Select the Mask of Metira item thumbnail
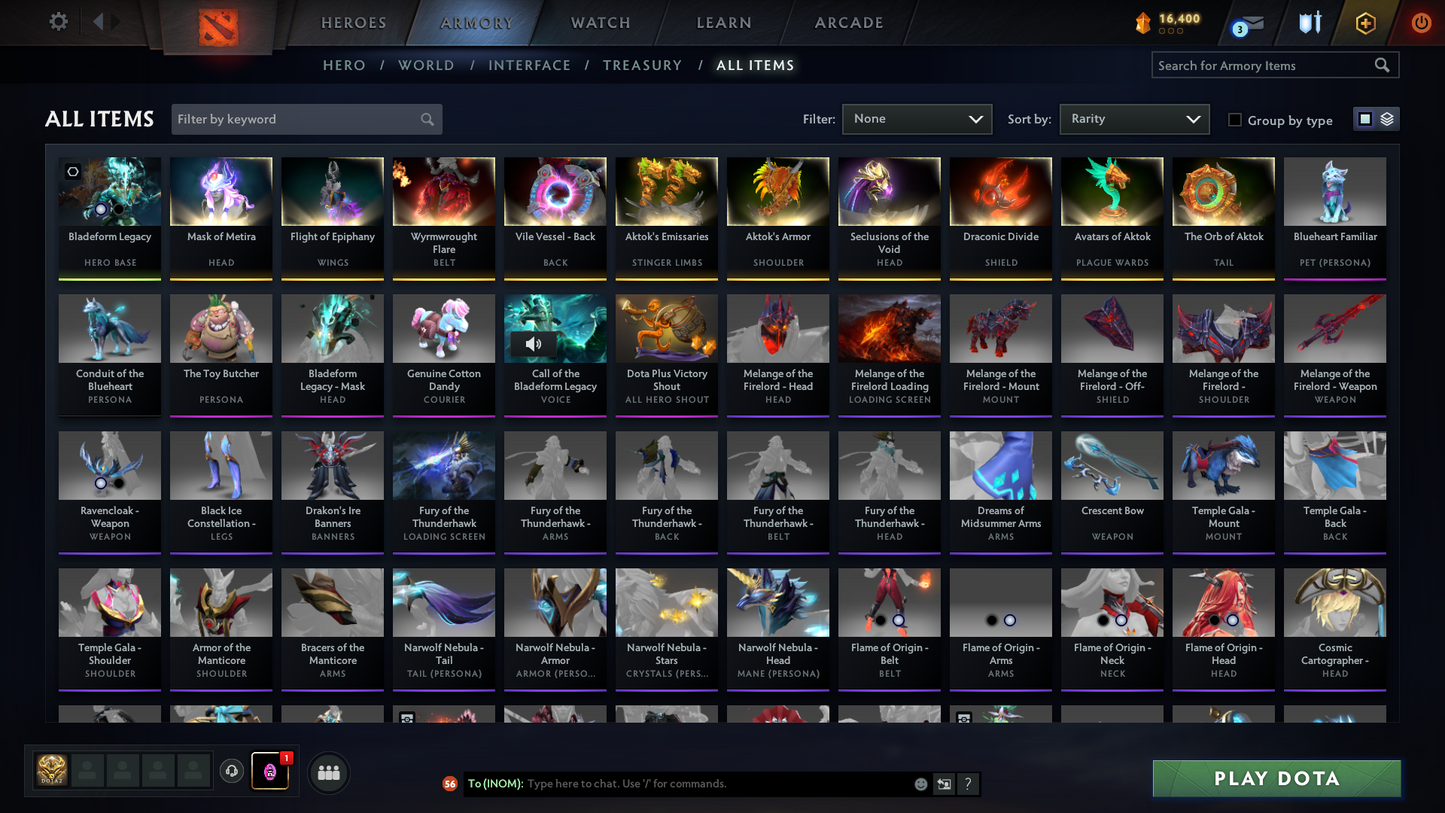 [221, 190]
